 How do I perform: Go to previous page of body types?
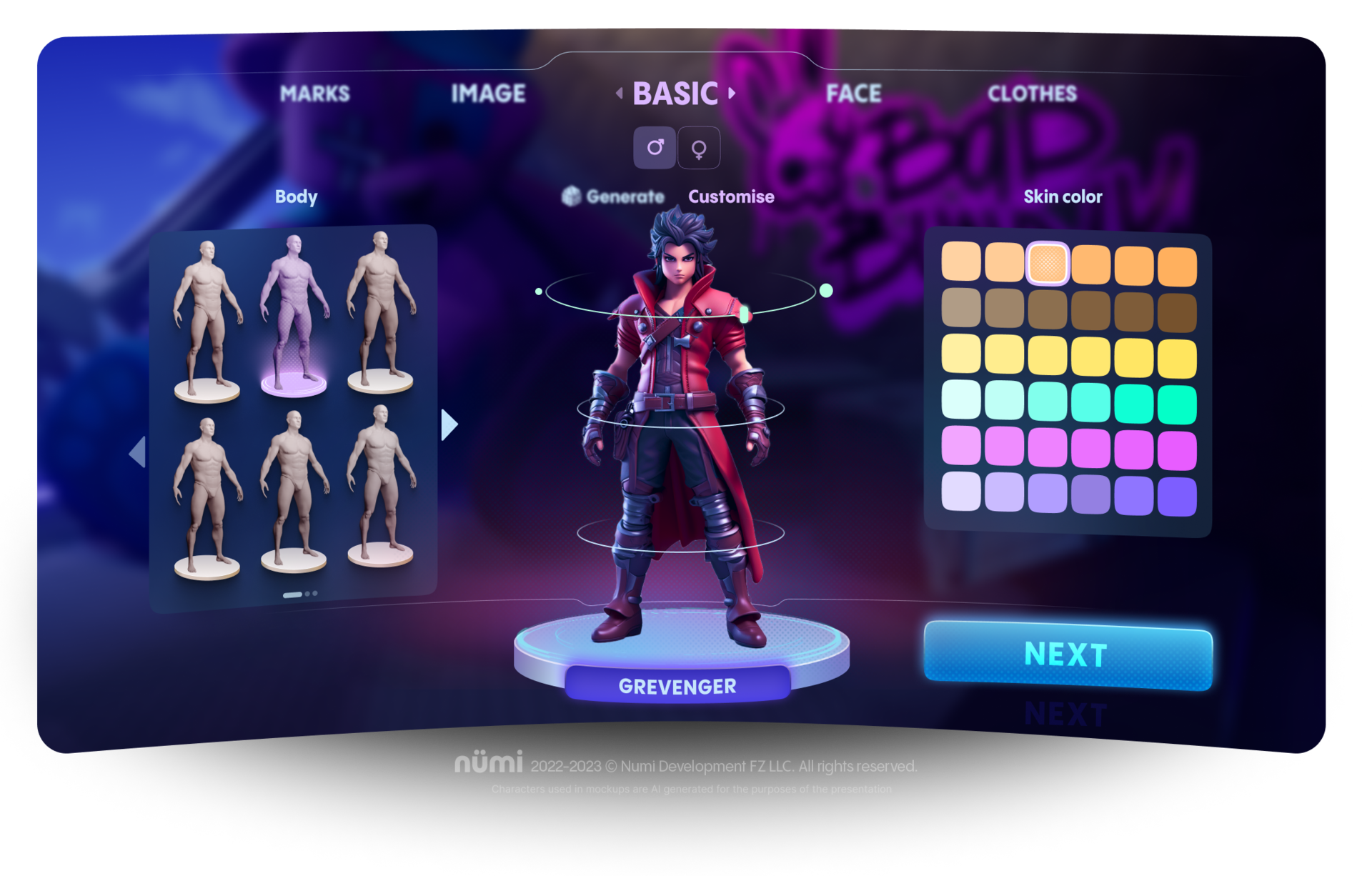137,452
